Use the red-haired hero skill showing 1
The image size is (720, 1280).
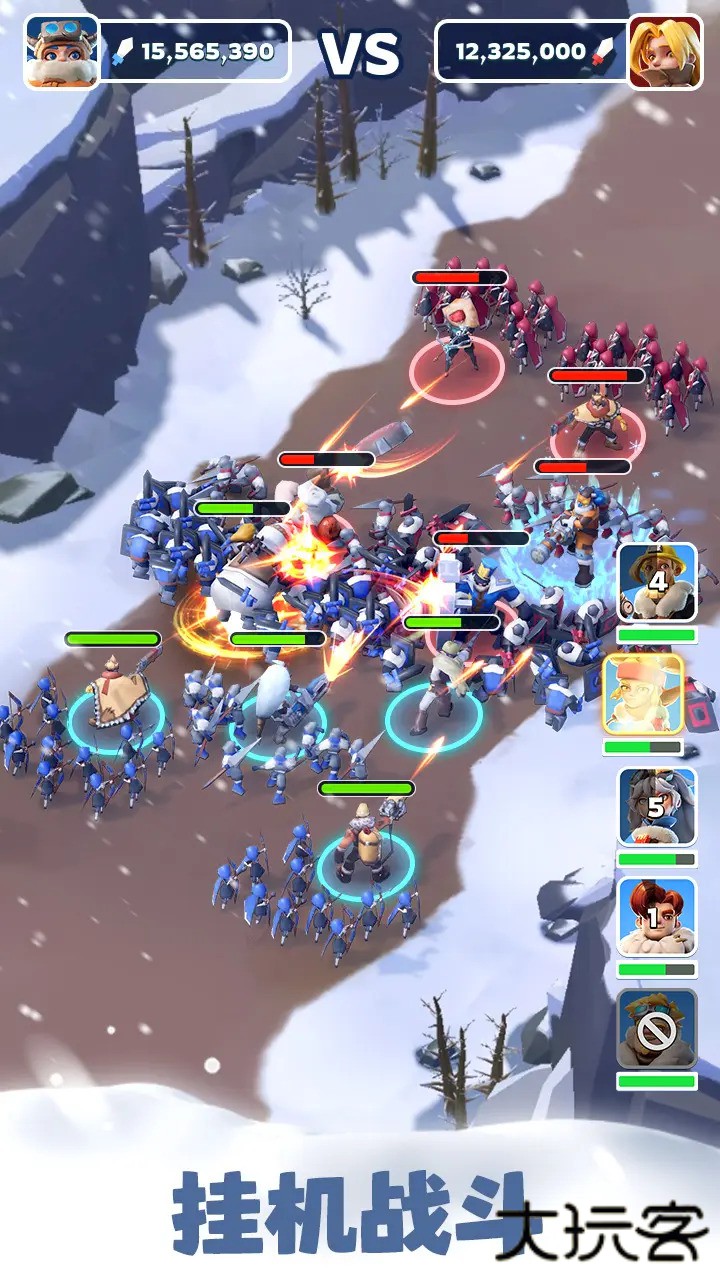pos(657,918)
